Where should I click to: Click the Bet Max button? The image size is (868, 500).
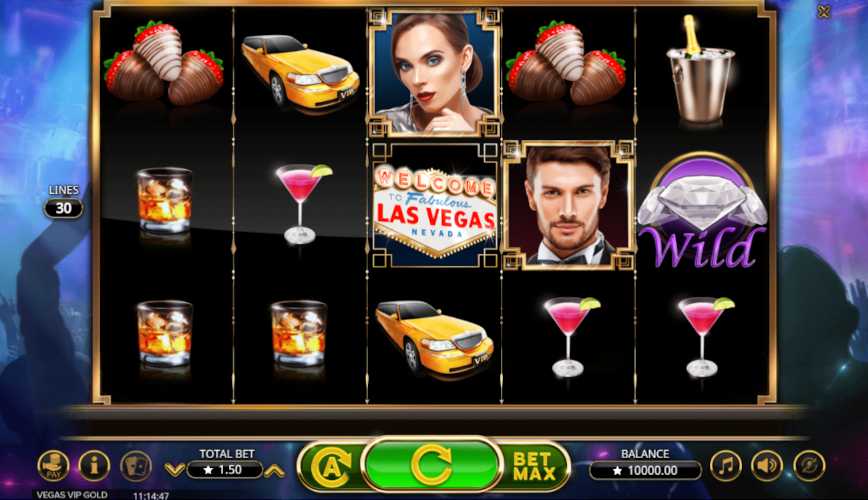click(534, 466)
